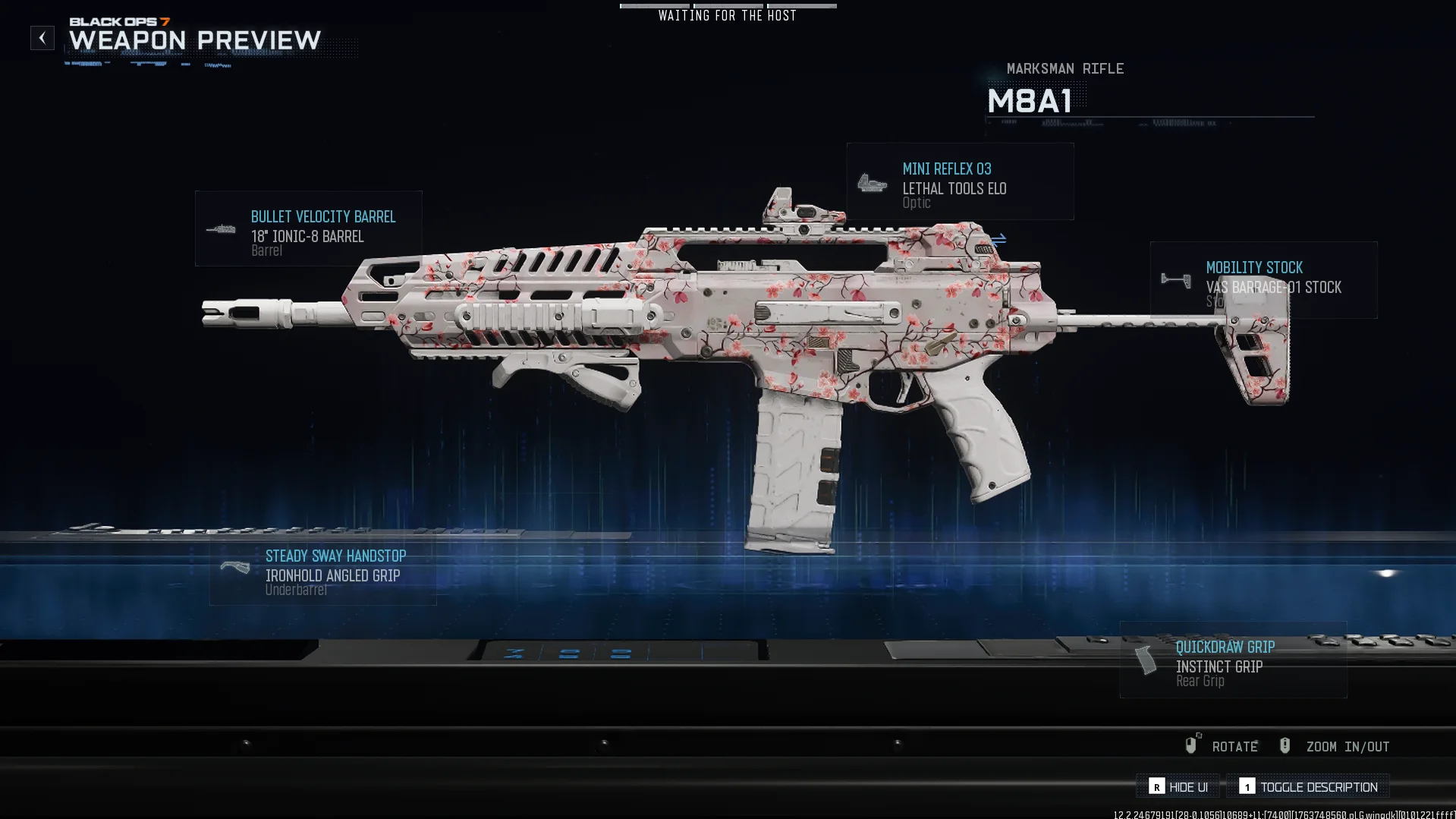Viewport: 1456px width, 819px height.
Task: Go back using the arrow button
Action: pyautogui.click(x=42, y=38)
